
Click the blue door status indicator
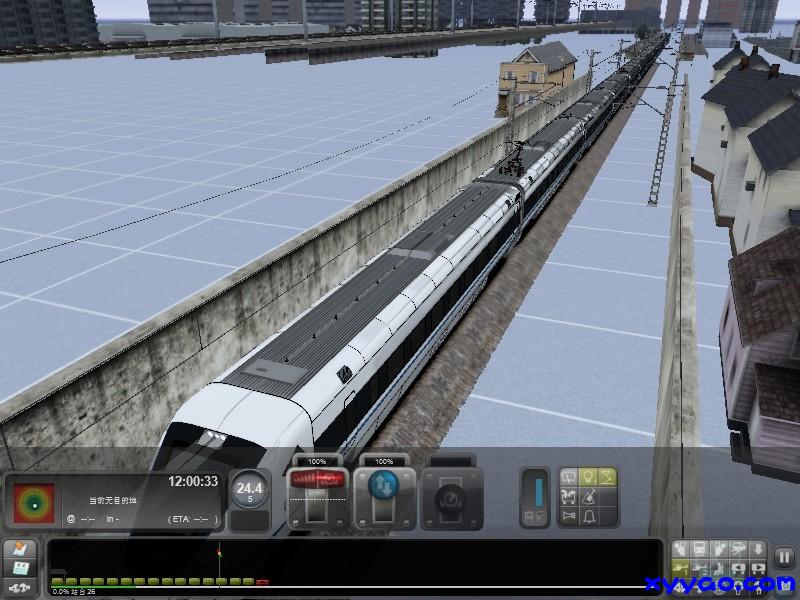point(537,494)
